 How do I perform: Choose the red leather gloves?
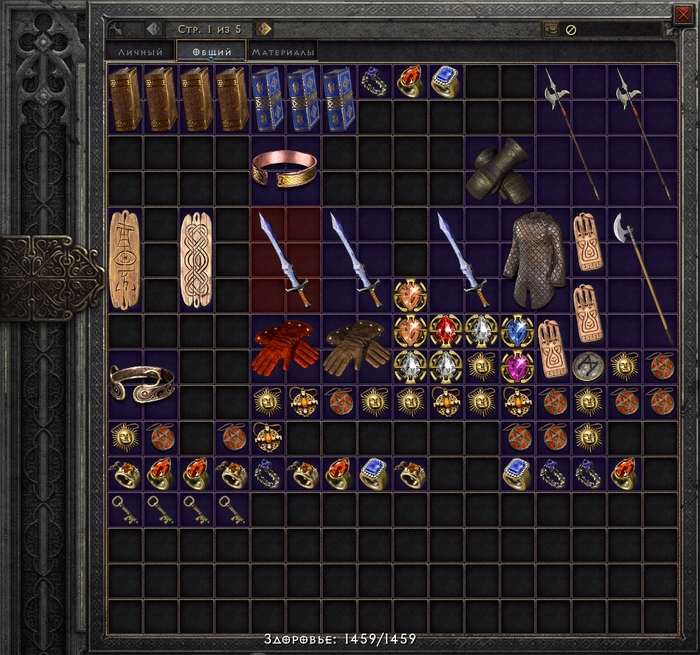coord(286,346)
